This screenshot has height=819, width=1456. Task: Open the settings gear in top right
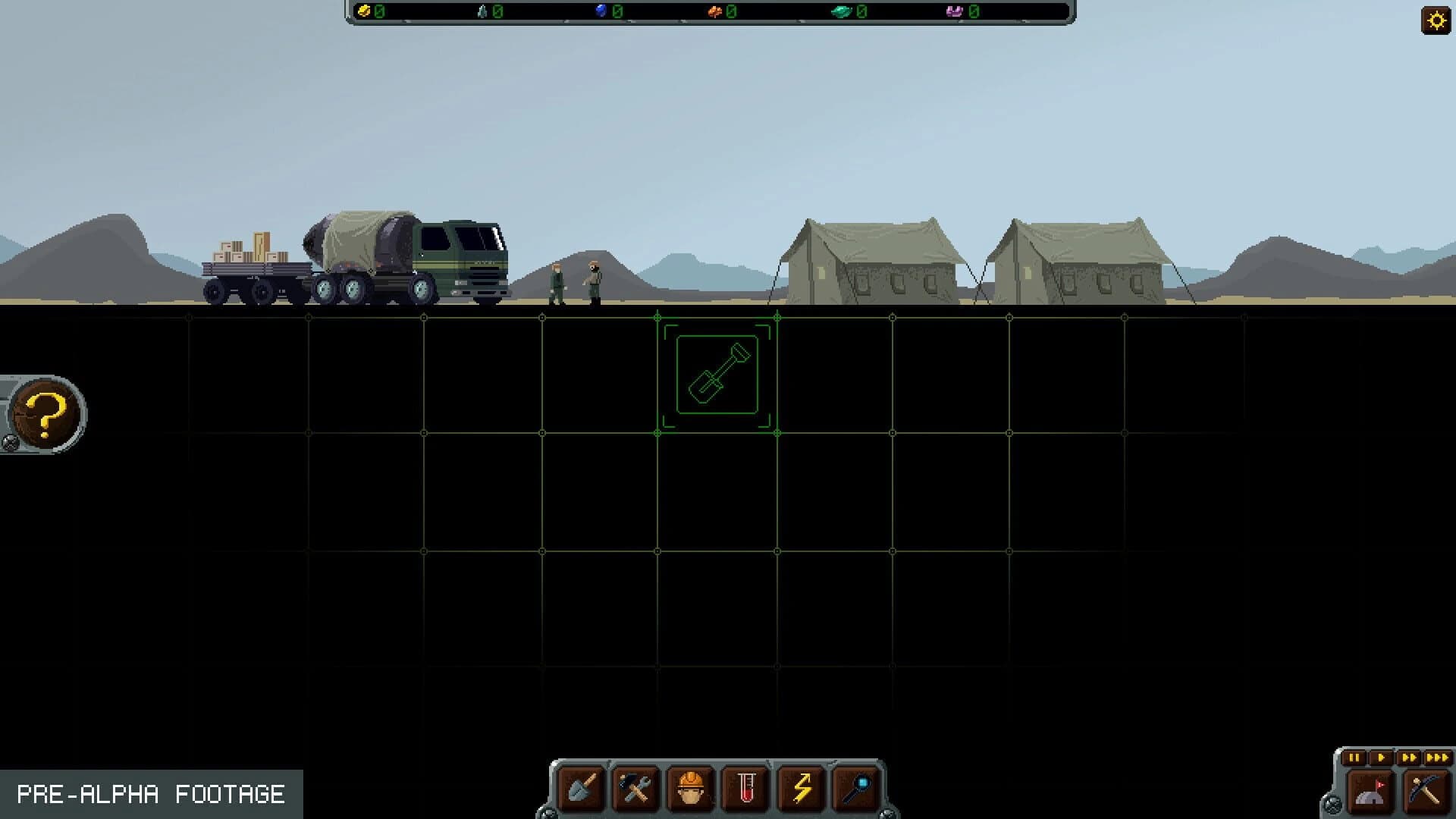[x=1436, y=19]
